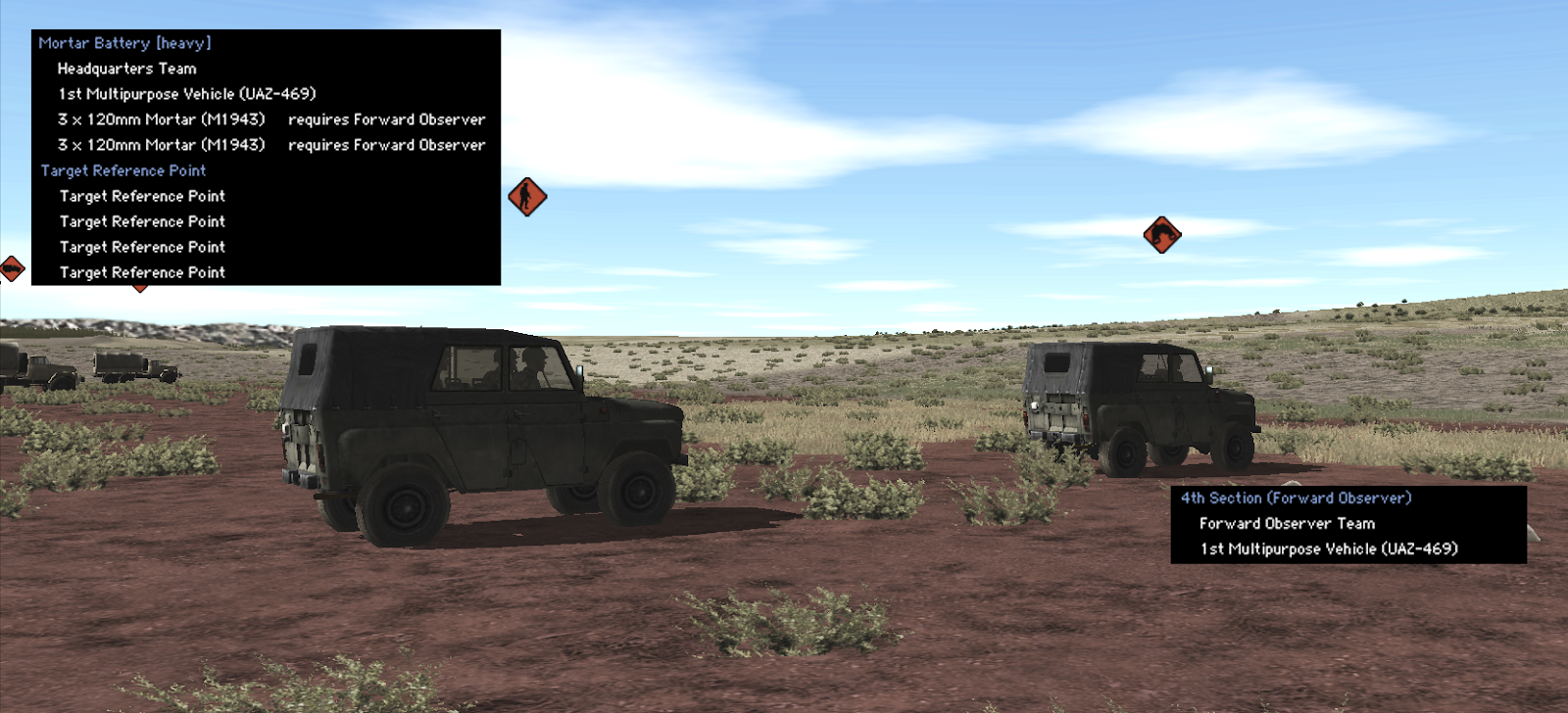Select Forward Observer Team in the 4th Section panel

tap(1285, 523)
